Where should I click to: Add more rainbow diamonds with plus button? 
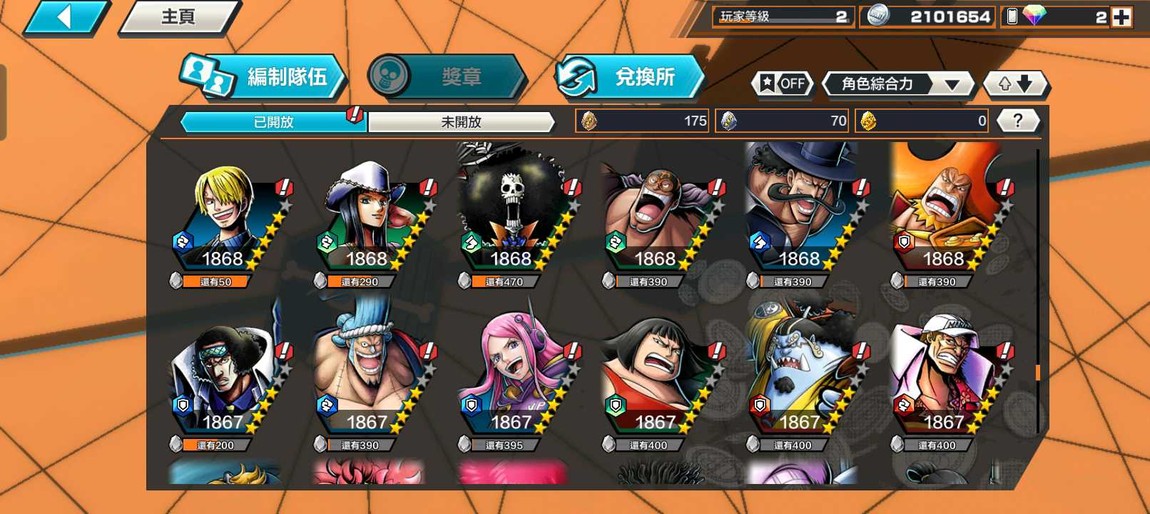tap(1121, 17)
